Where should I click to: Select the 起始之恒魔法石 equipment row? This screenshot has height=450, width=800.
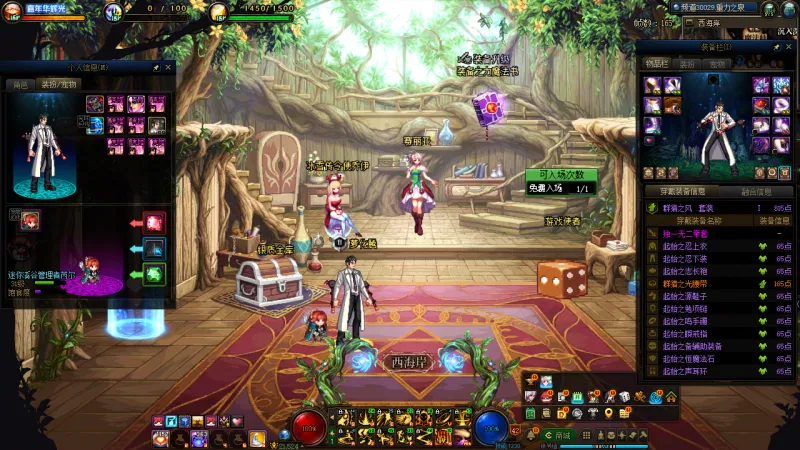(x=700, y=358)
